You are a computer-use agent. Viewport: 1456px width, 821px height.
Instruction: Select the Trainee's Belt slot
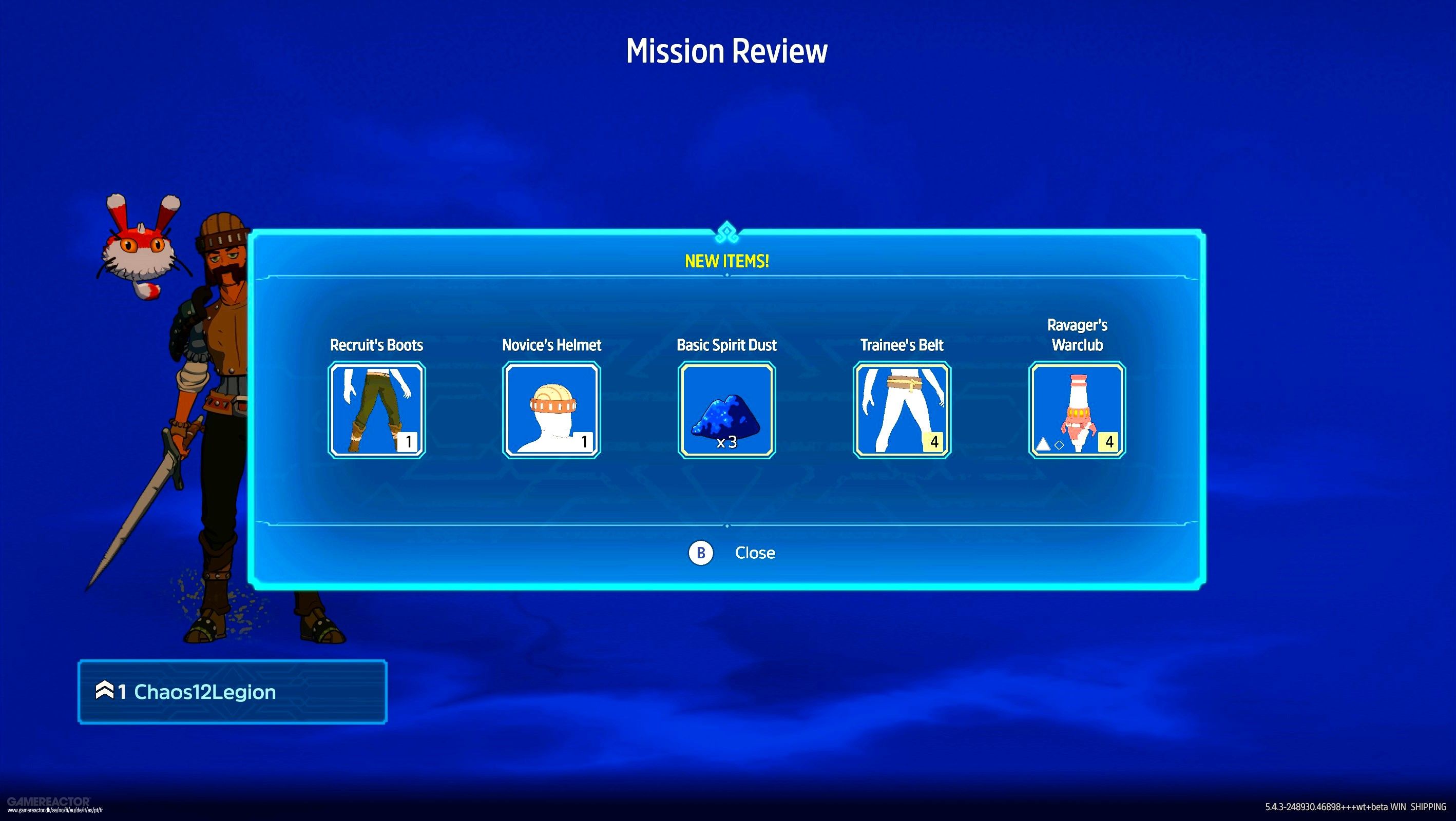click(x=902, y=409)
